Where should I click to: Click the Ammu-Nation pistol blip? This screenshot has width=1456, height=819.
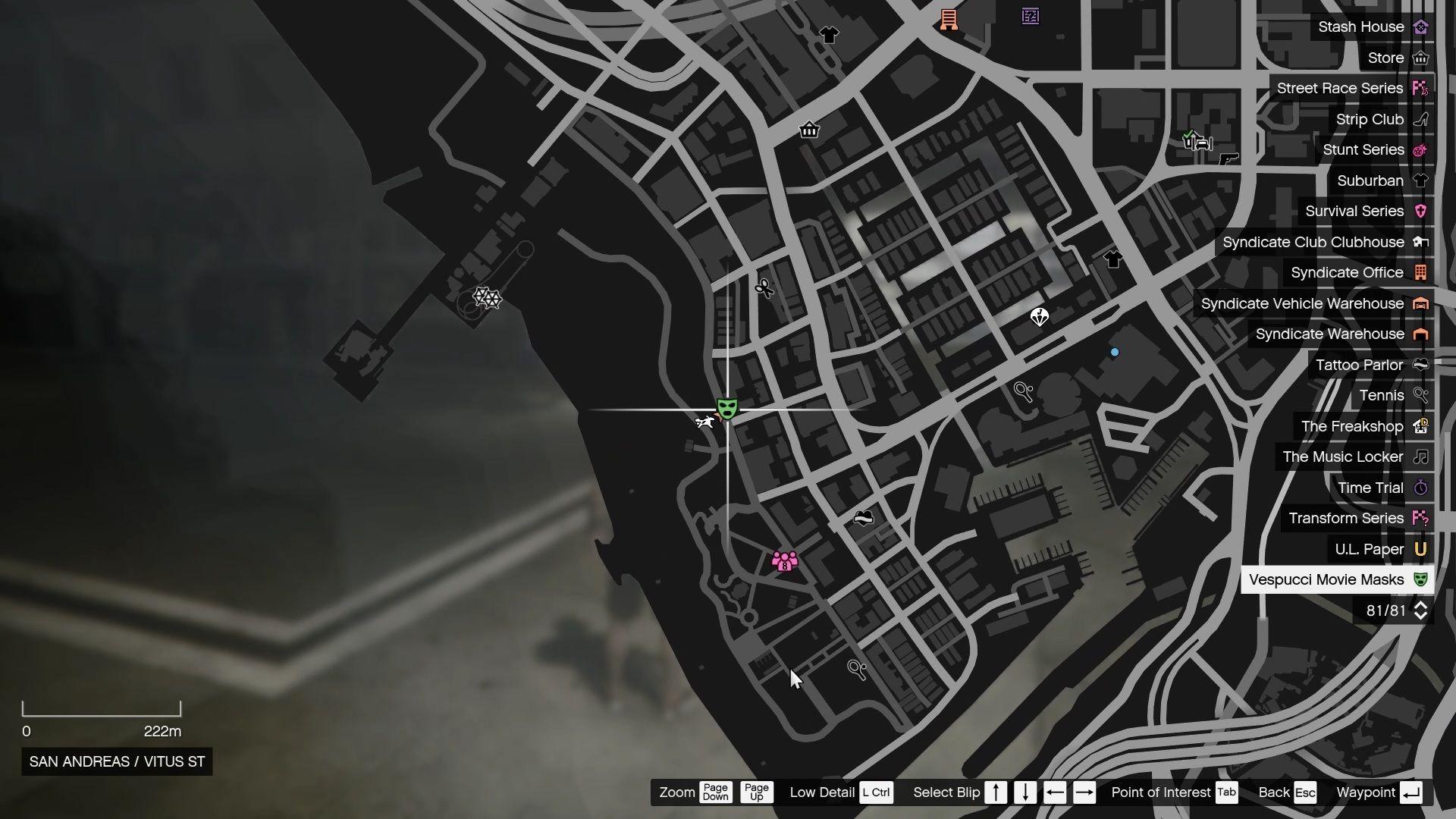pyautogui.click(x=1228, y=160)
